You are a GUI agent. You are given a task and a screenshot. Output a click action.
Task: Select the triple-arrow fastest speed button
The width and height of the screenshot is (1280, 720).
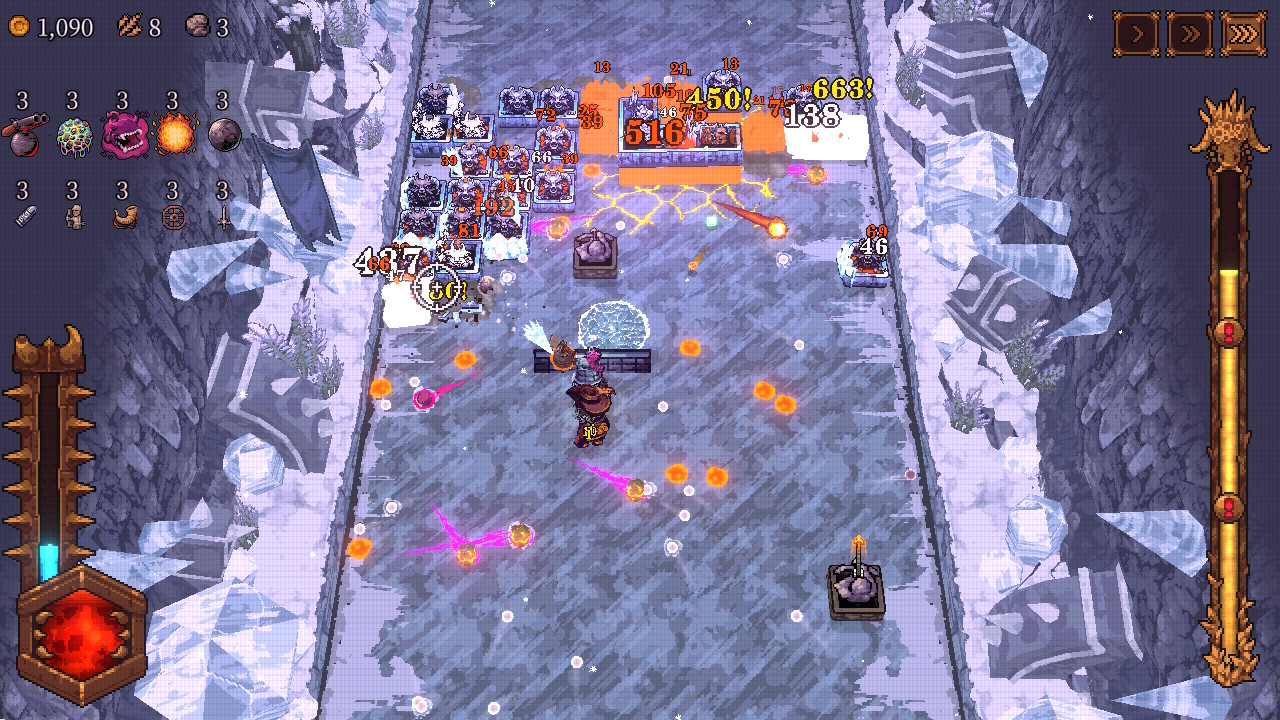point(1241,35)
